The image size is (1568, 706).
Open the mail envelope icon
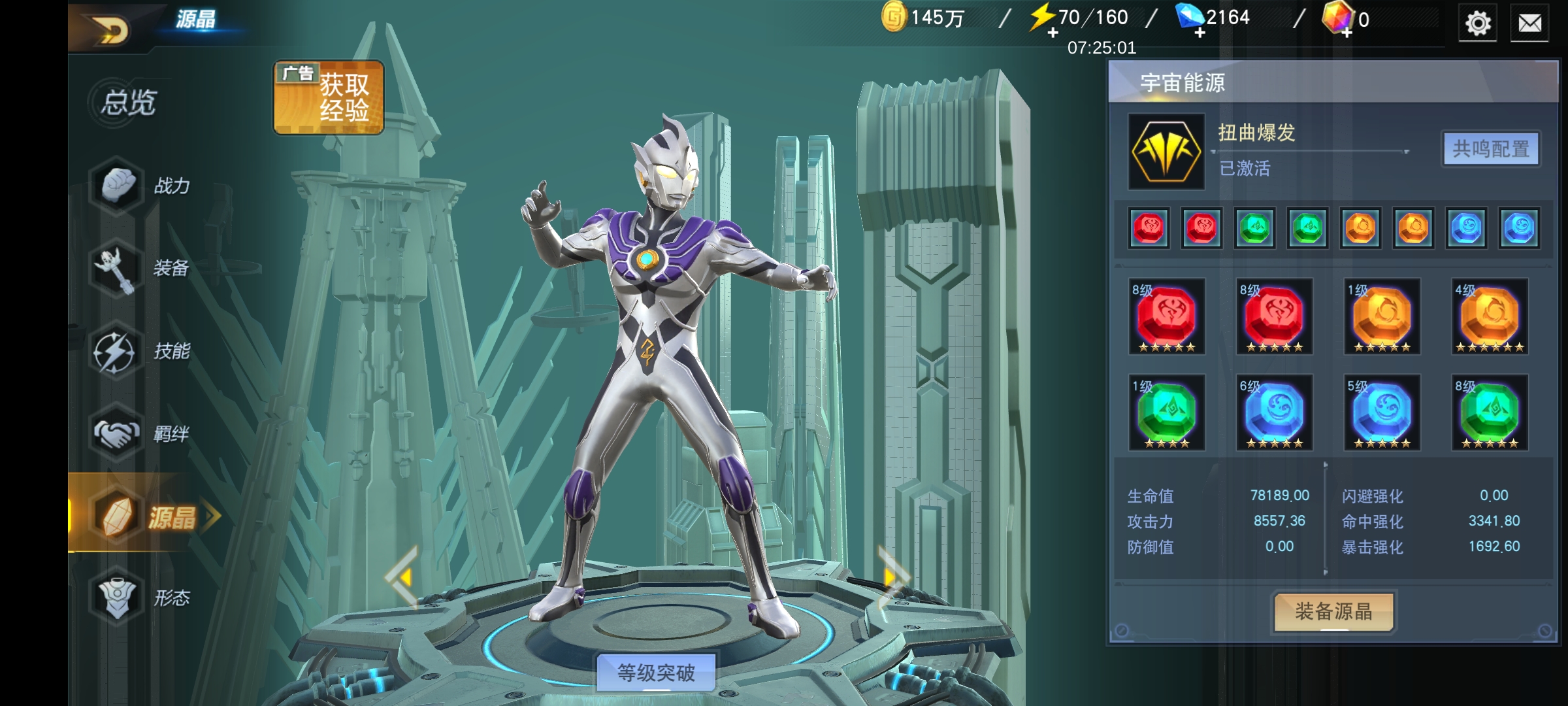point(1529,24)
